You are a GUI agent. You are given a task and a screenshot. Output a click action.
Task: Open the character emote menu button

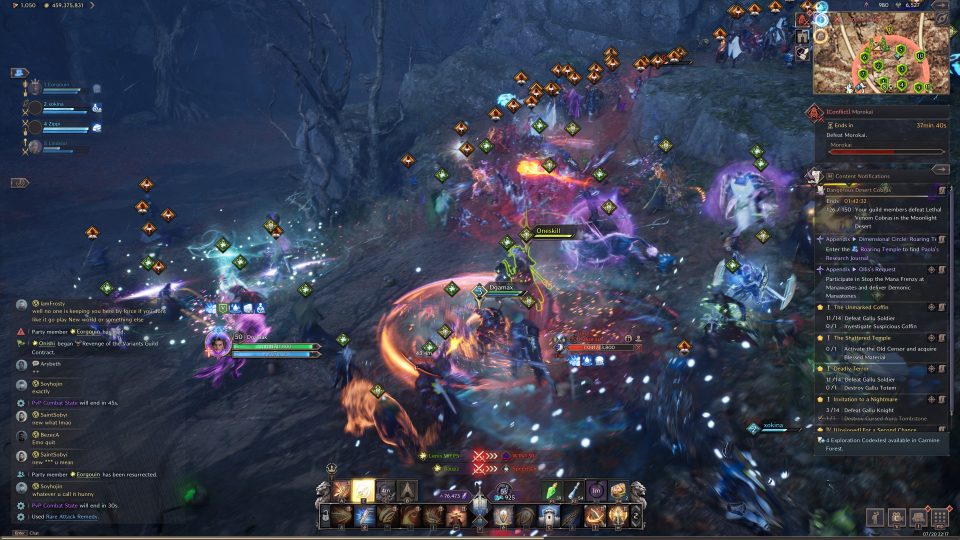click(875, 517)
